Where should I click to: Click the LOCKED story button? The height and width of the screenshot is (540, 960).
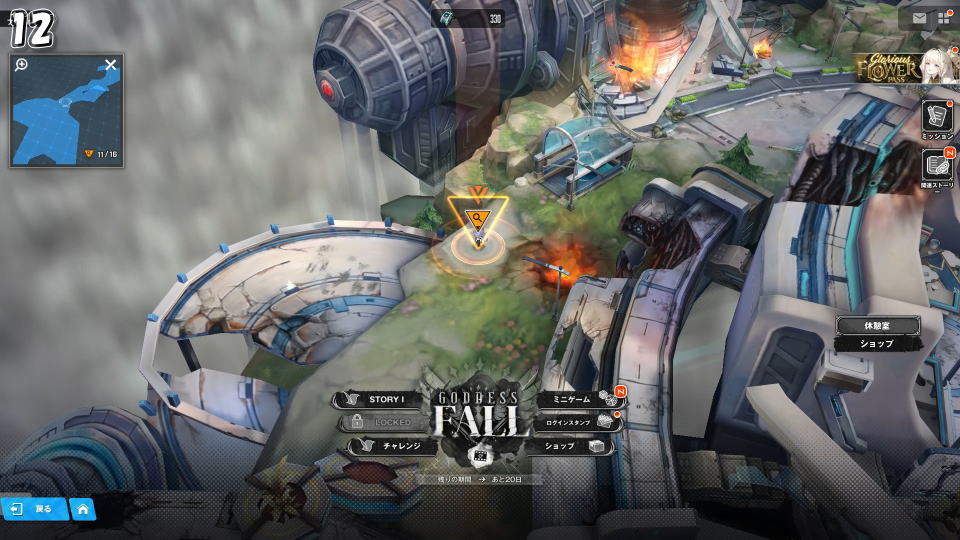(384, 422)
